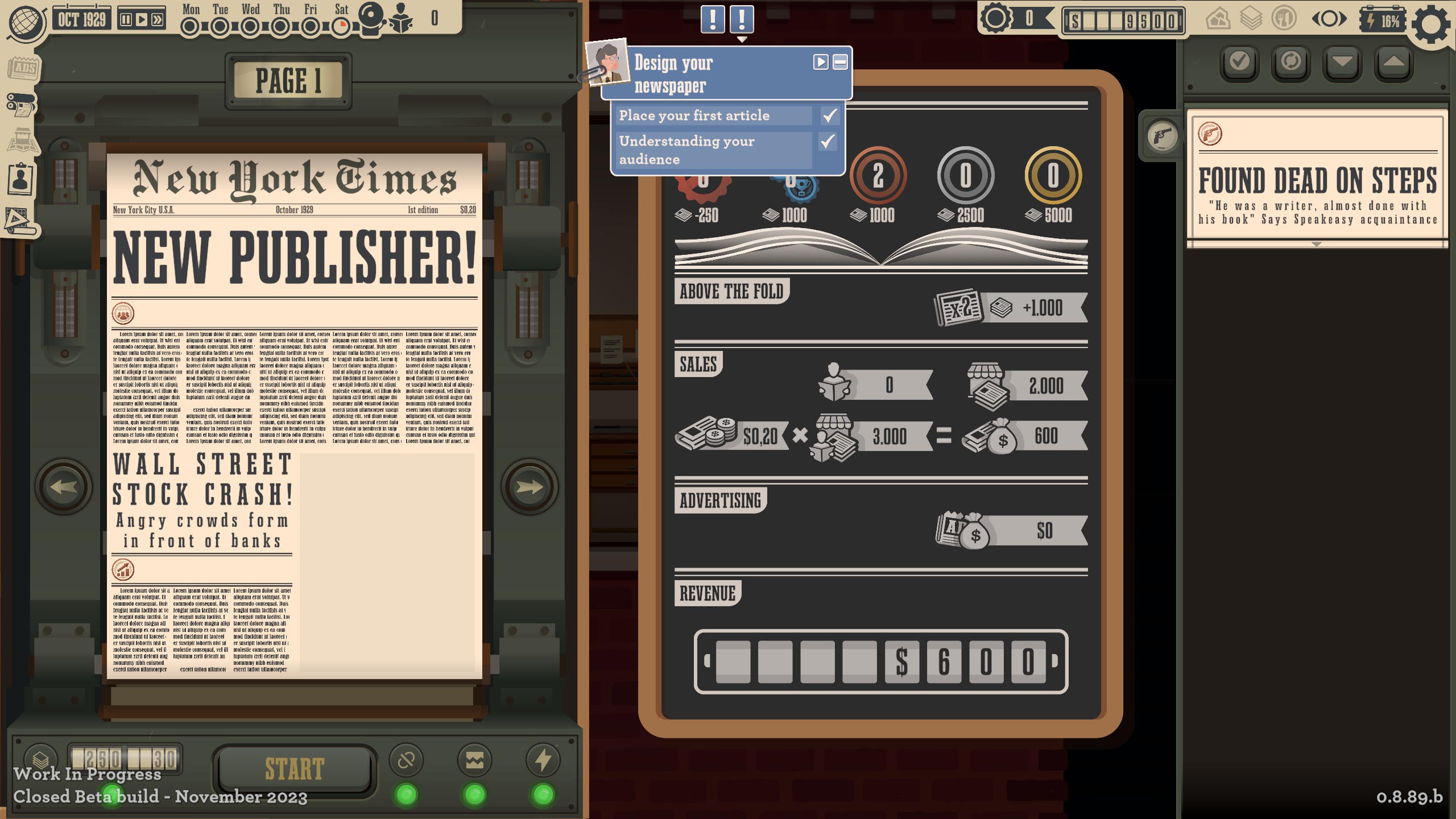Pause the game time
Viewport: 1456px width, 819px height.
click(126, 20)
